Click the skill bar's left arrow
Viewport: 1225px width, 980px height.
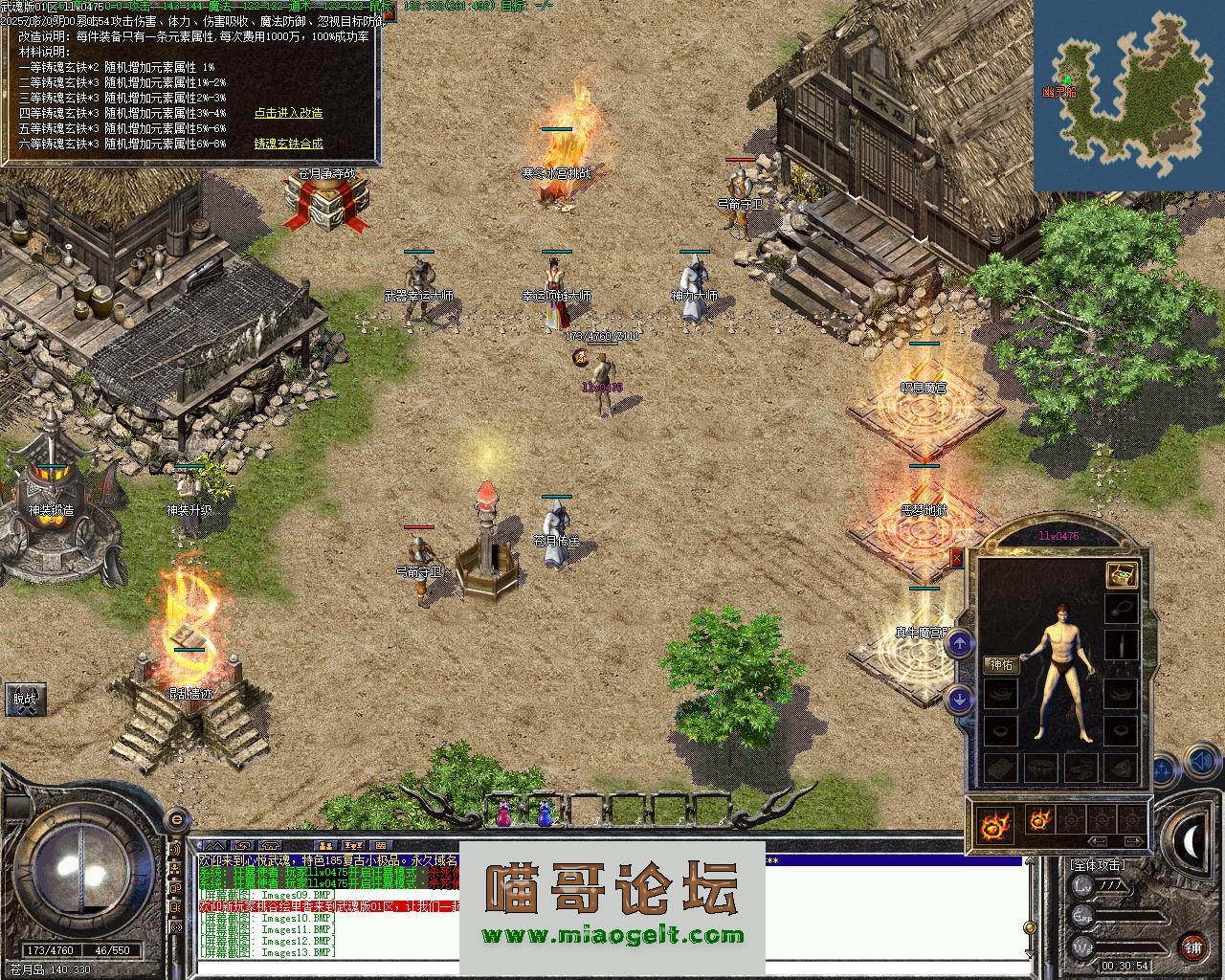coord(1097,842)
